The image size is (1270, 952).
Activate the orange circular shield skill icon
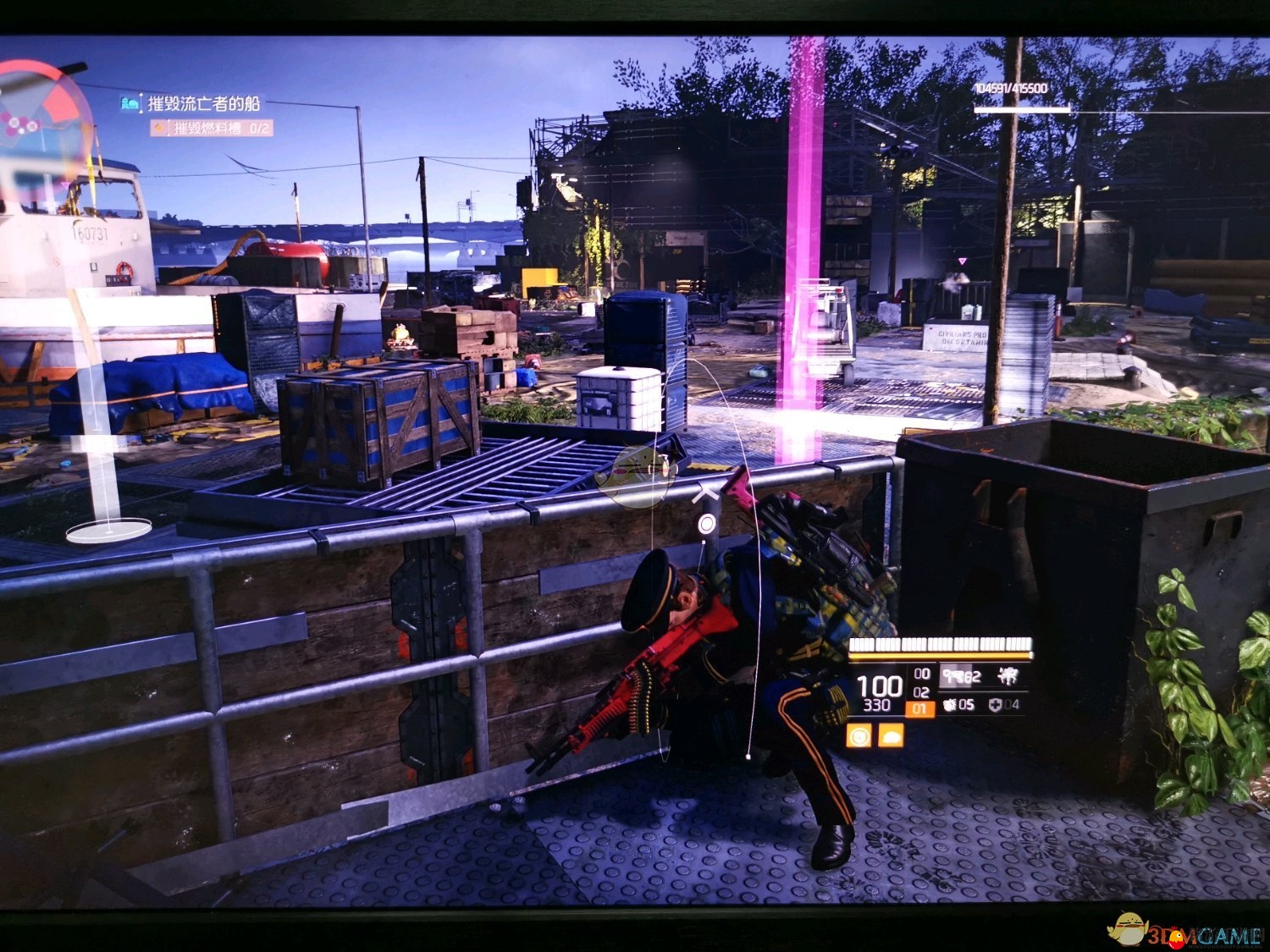click(859, 735)
